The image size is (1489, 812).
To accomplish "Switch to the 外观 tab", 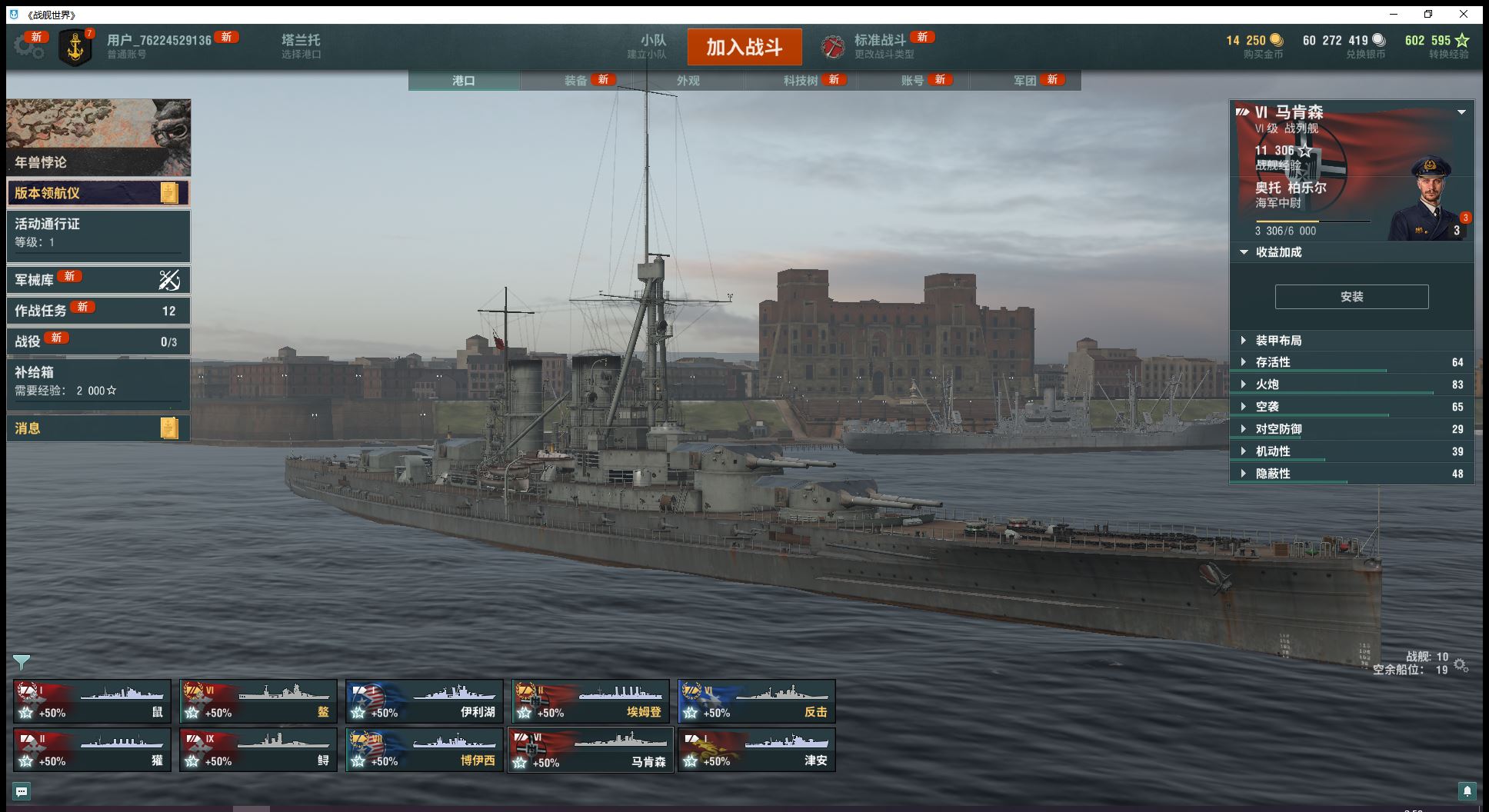I will pyautogui.click(x=688, y=81).
